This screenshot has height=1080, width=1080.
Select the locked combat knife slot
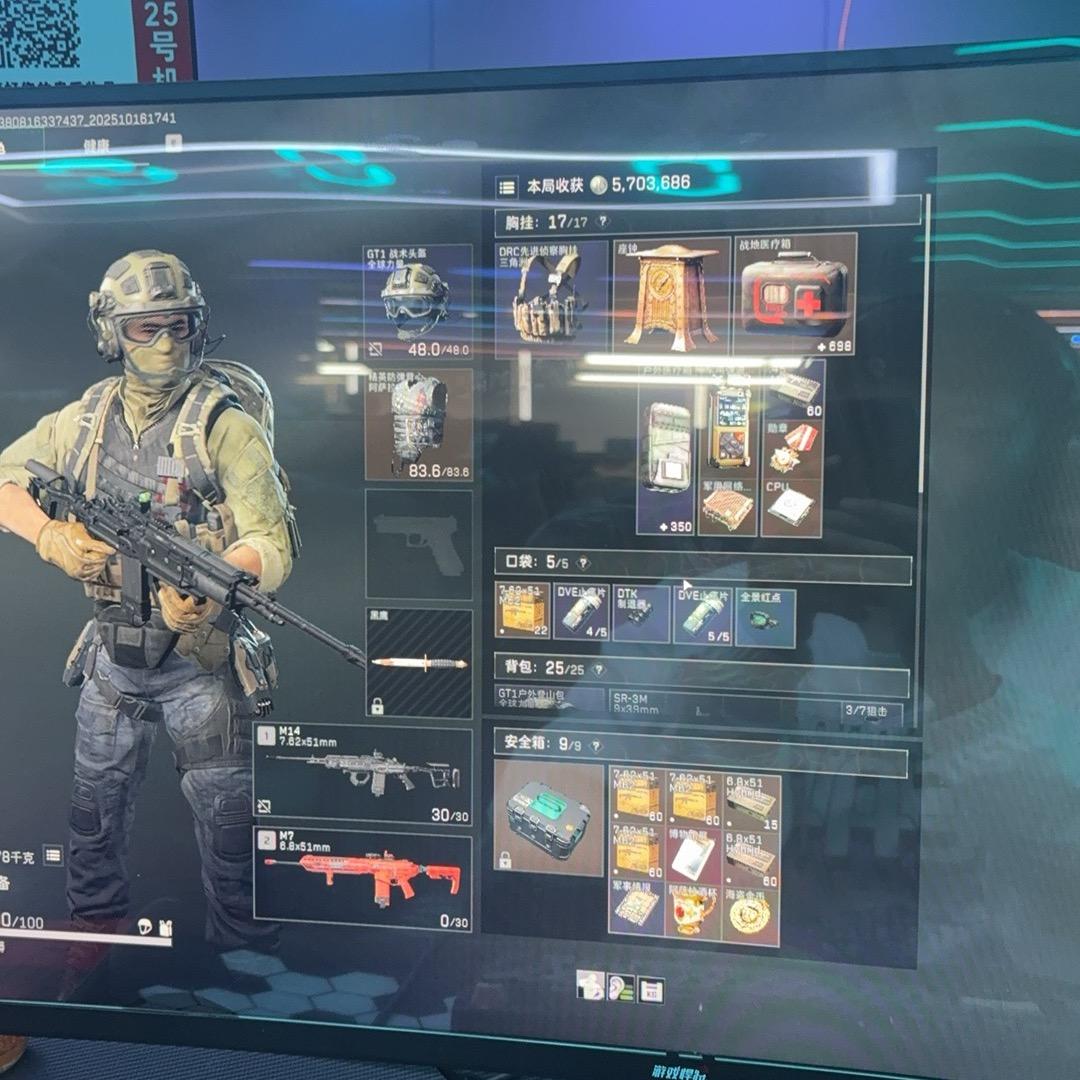[x=418, y=662]
